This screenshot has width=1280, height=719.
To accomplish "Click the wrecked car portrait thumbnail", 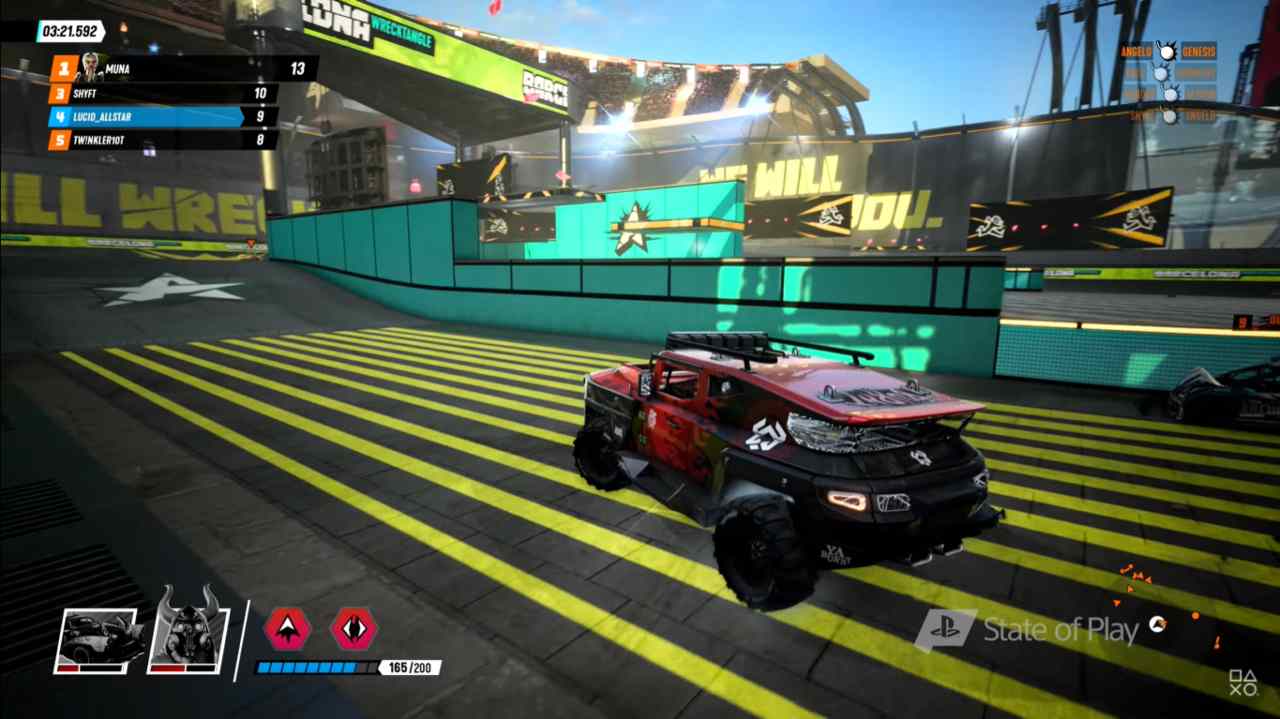I will pos(95,640).
